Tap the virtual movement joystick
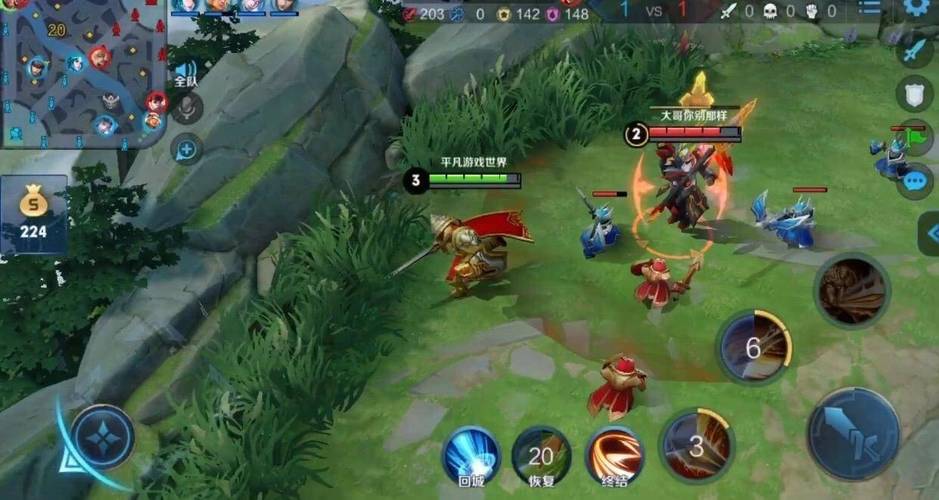This screenshot has width=939, height=500. click(x=103, y=437)
